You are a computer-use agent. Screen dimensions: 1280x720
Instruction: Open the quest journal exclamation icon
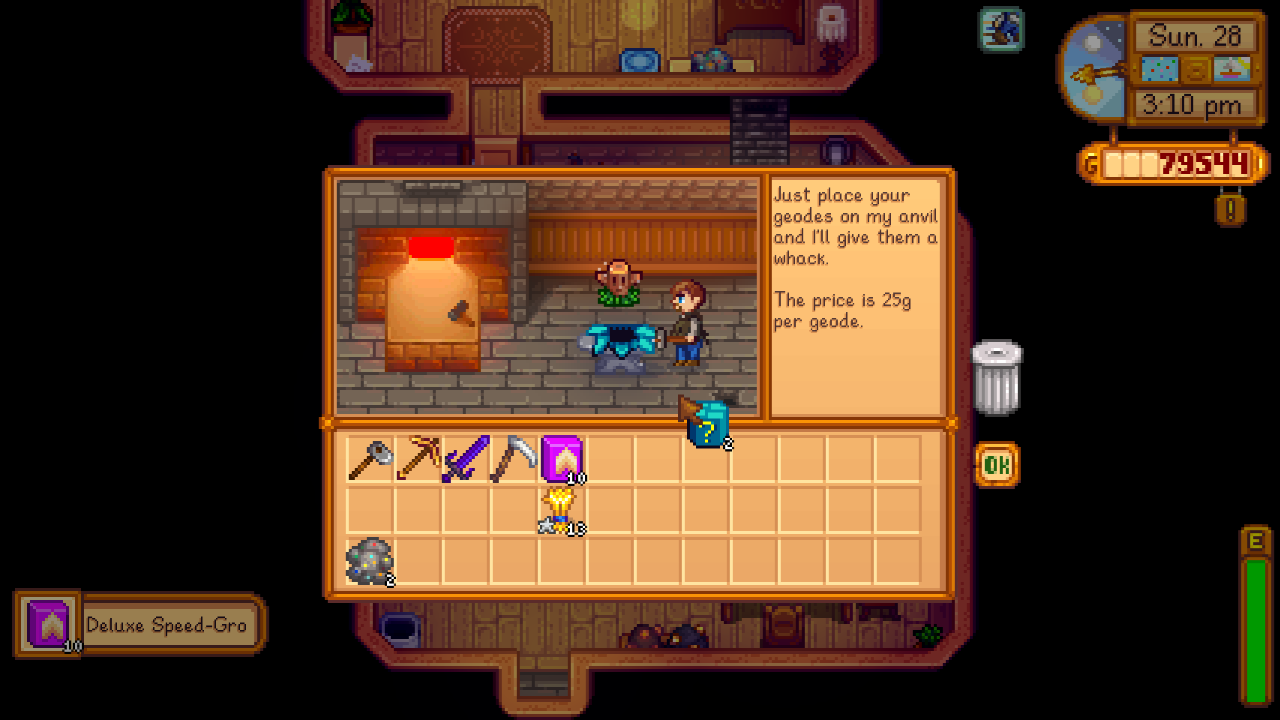(x=1229, y=211)
